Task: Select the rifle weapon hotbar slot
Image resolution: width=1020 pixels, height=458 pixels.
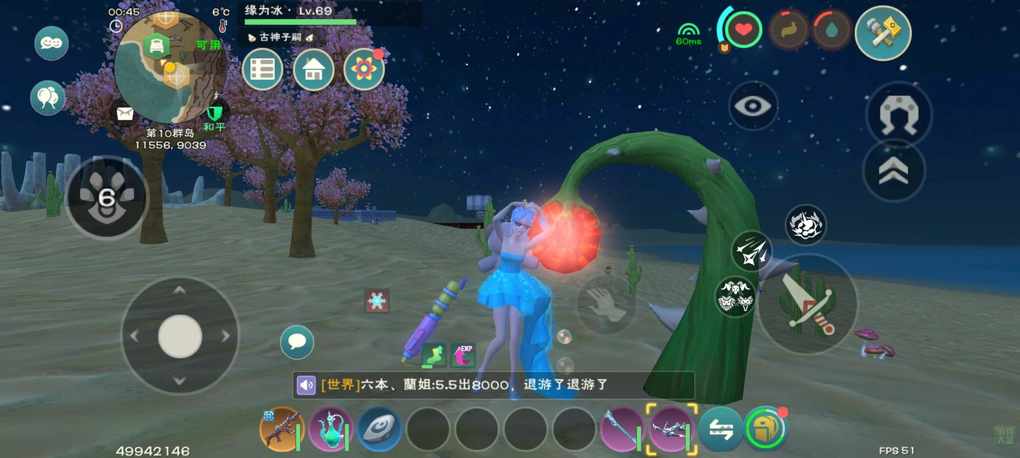Action: coord(281,429)
